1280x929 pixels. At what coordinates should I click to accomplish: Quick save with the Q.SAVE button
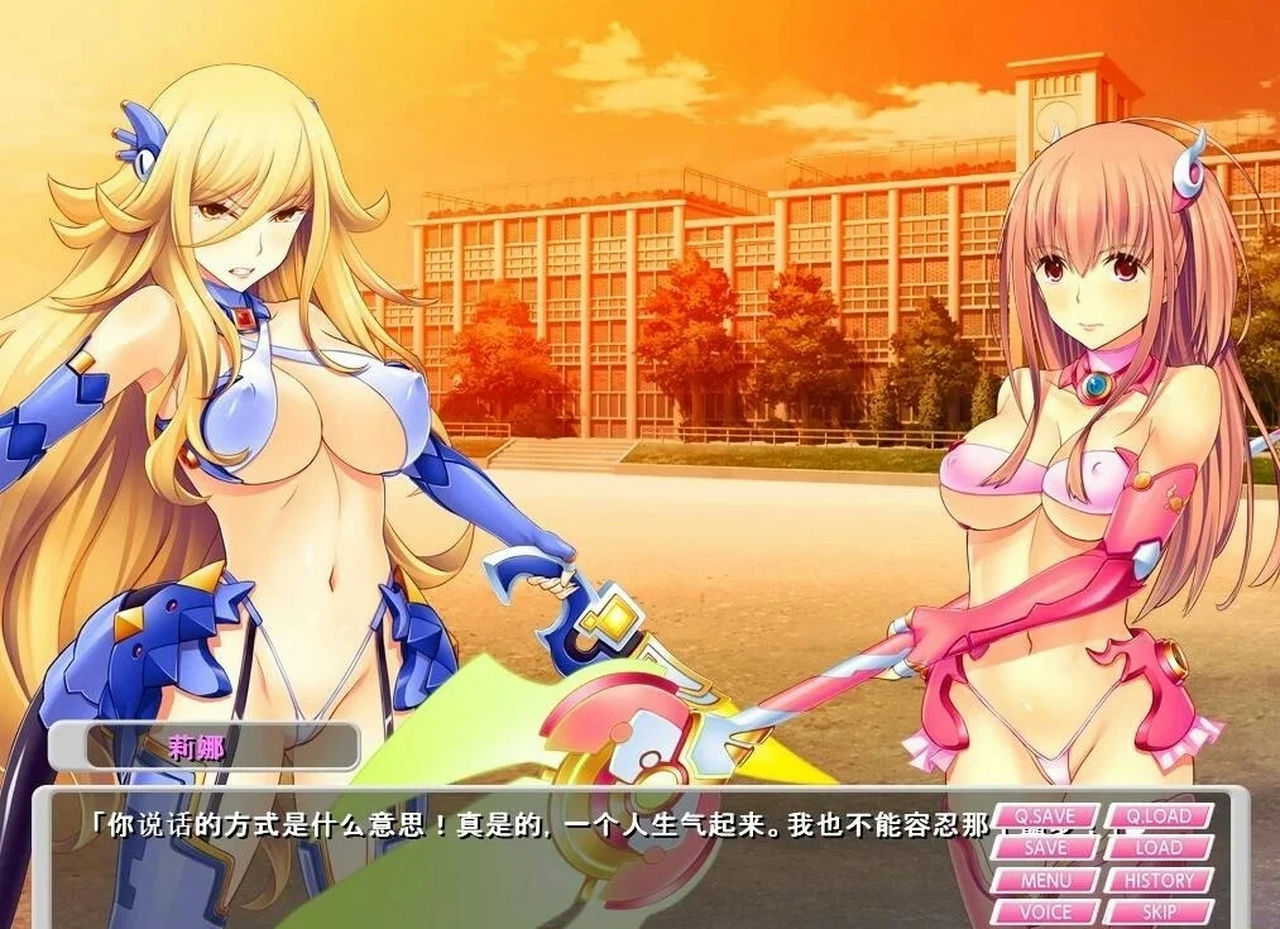click(1046, 816)
